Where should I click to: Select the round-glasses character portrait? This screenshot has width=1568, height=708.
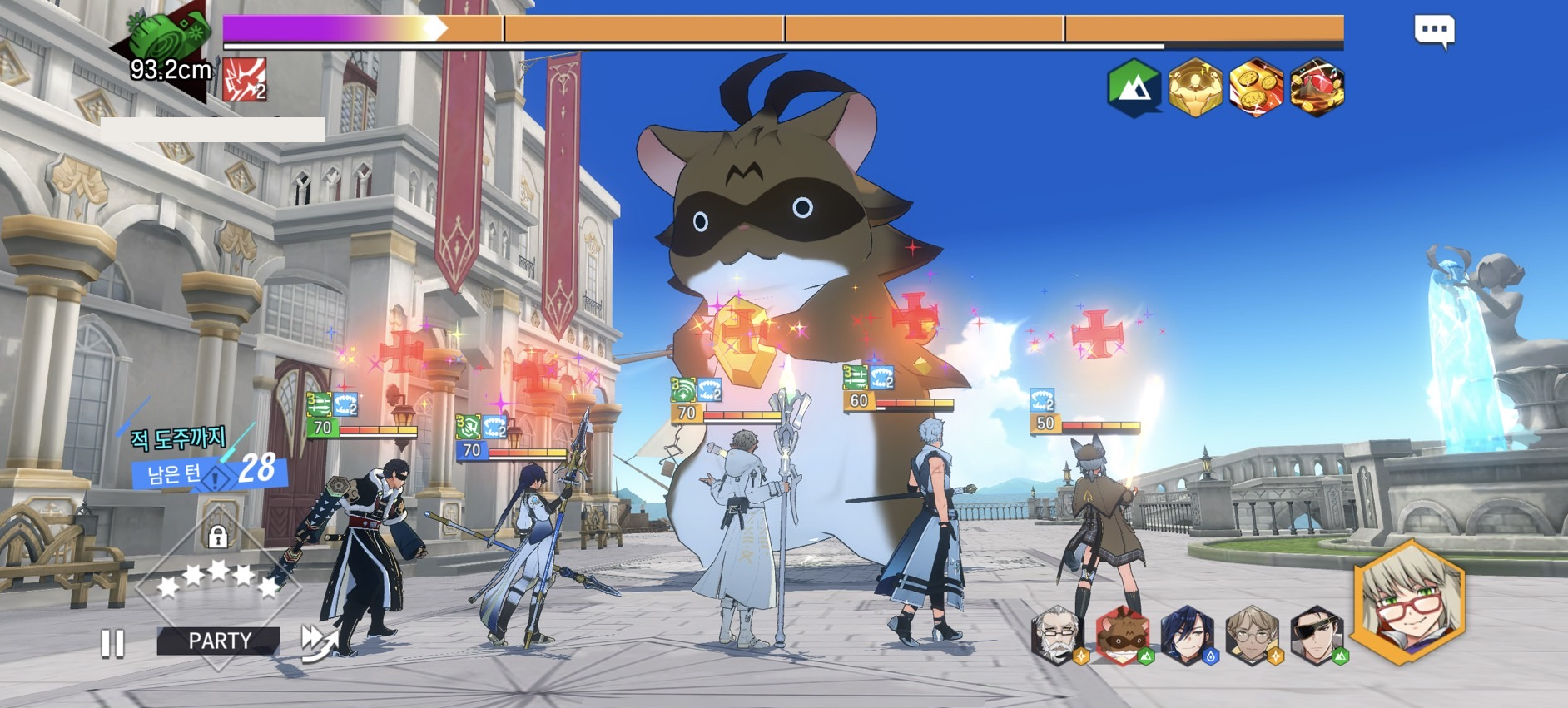1252,636
